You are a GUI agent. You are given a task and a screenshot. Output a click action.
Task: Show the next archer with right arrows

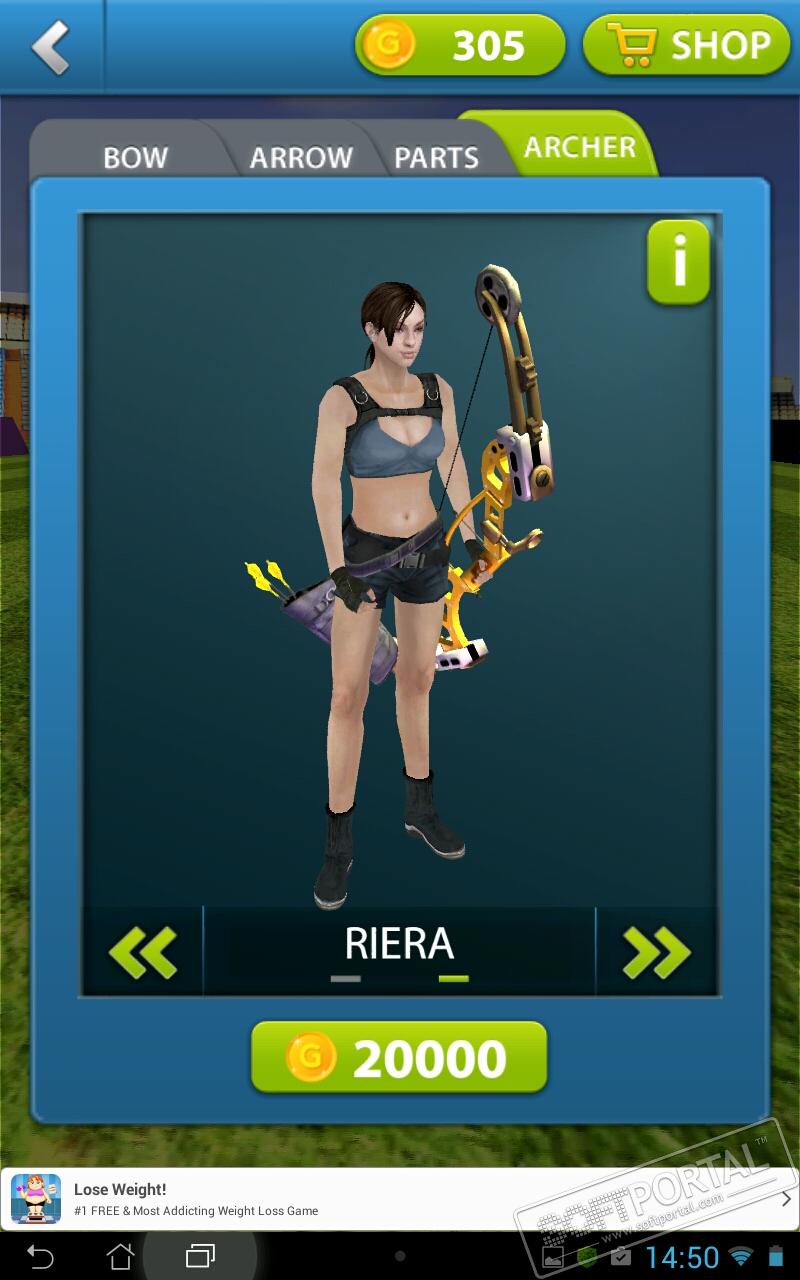pyautogui.click(x=656, y=951)
